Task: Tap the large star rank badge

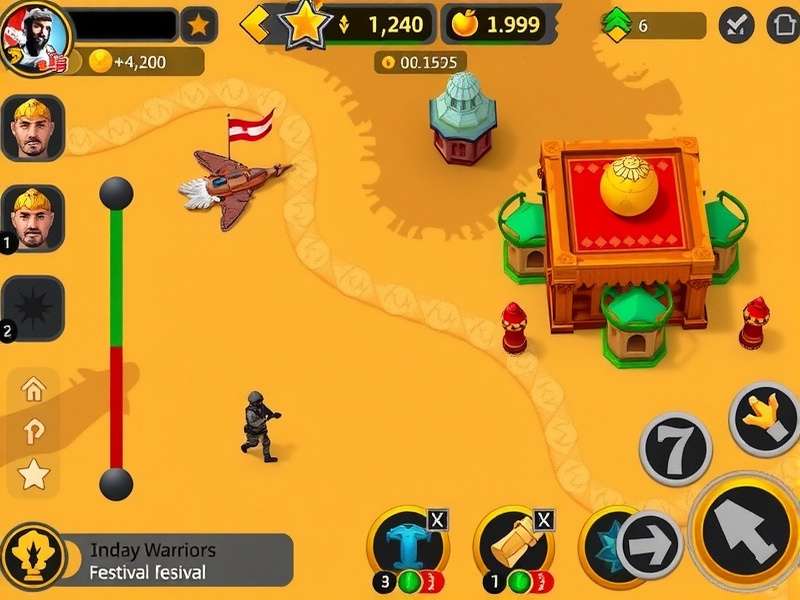Action: coord(304,23)
